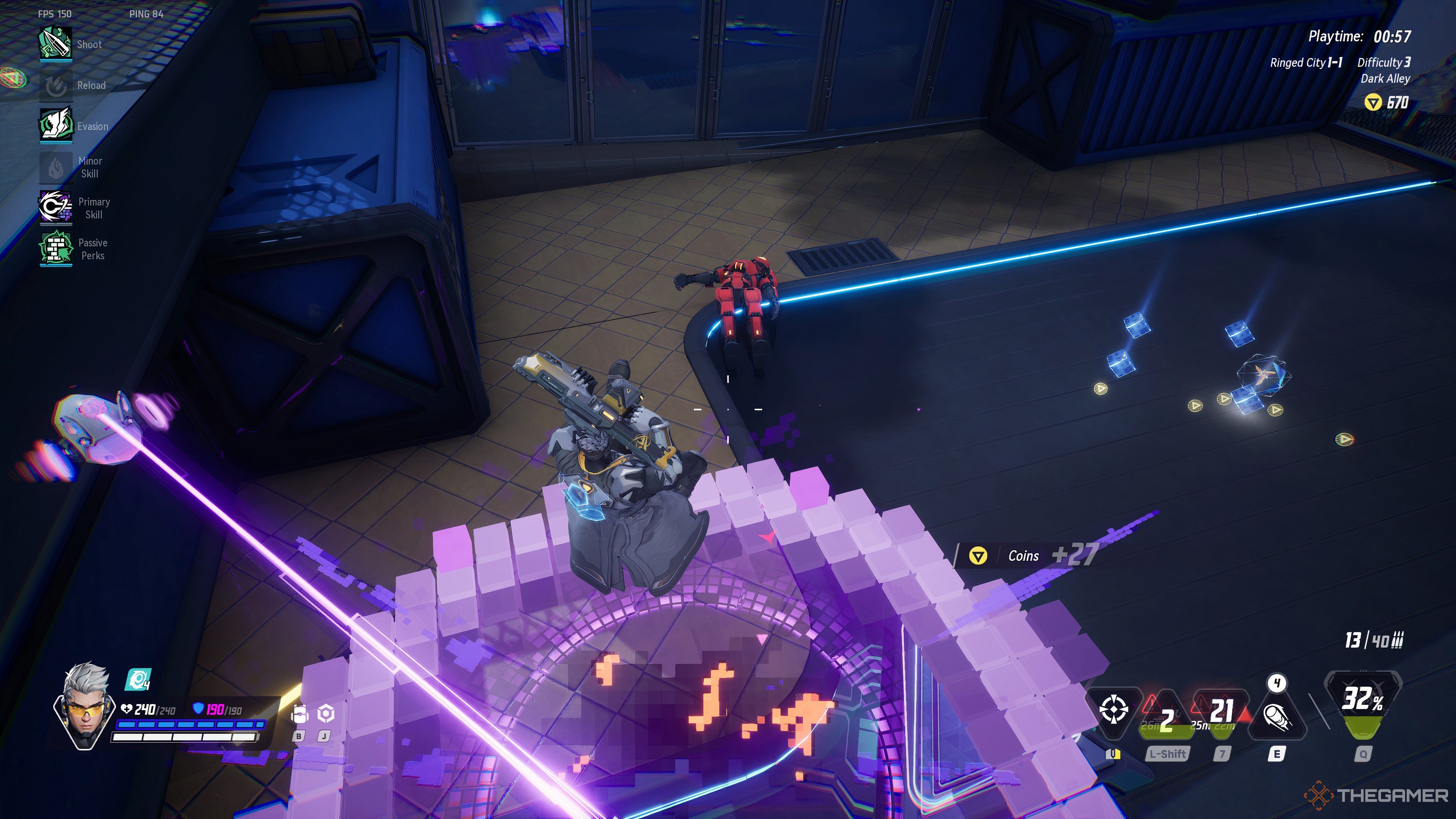Open the Evasion skill icon
The height and width of the screenshot is (819, 1456).
tap(55, 126)
